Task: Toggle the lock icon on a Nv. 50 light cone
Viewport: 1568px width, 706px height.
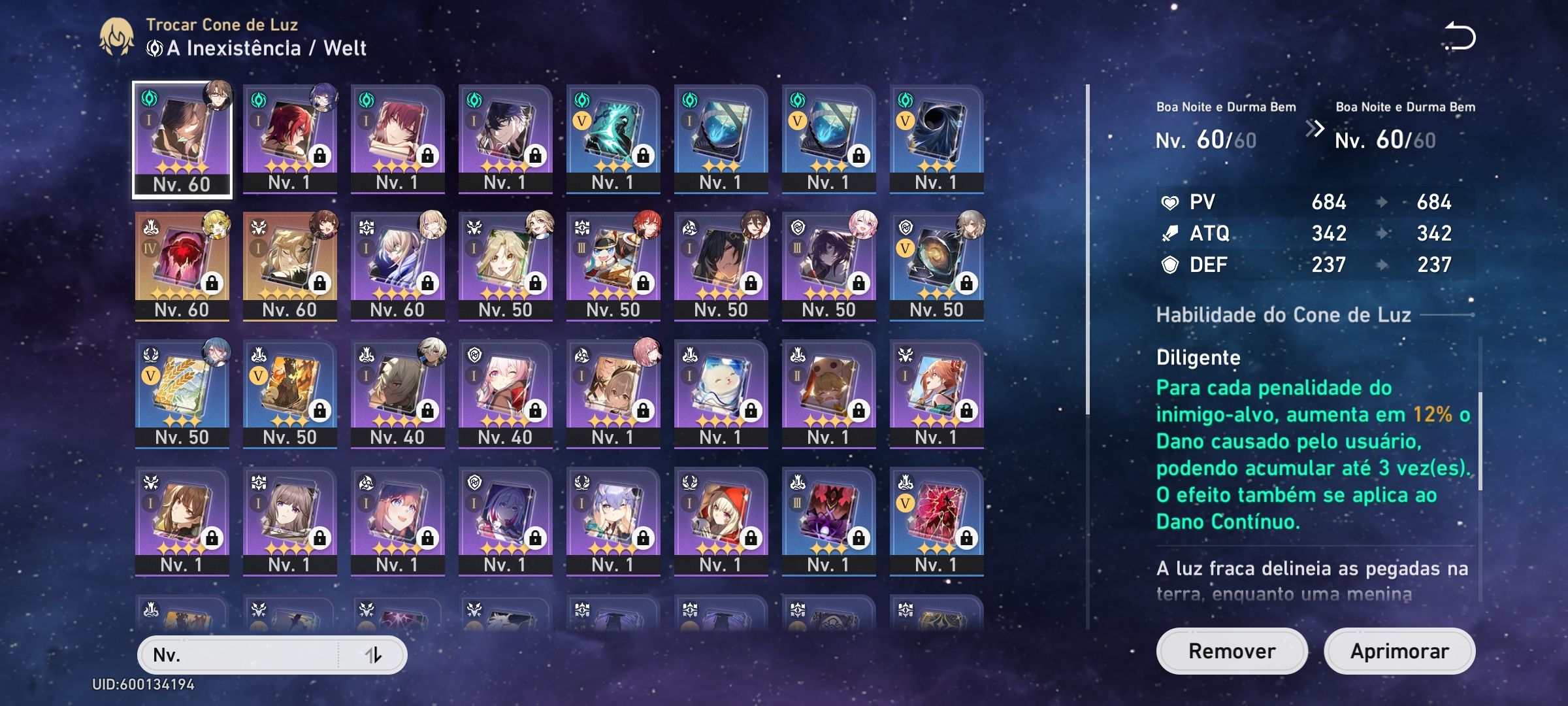Action: pos(536,284)
